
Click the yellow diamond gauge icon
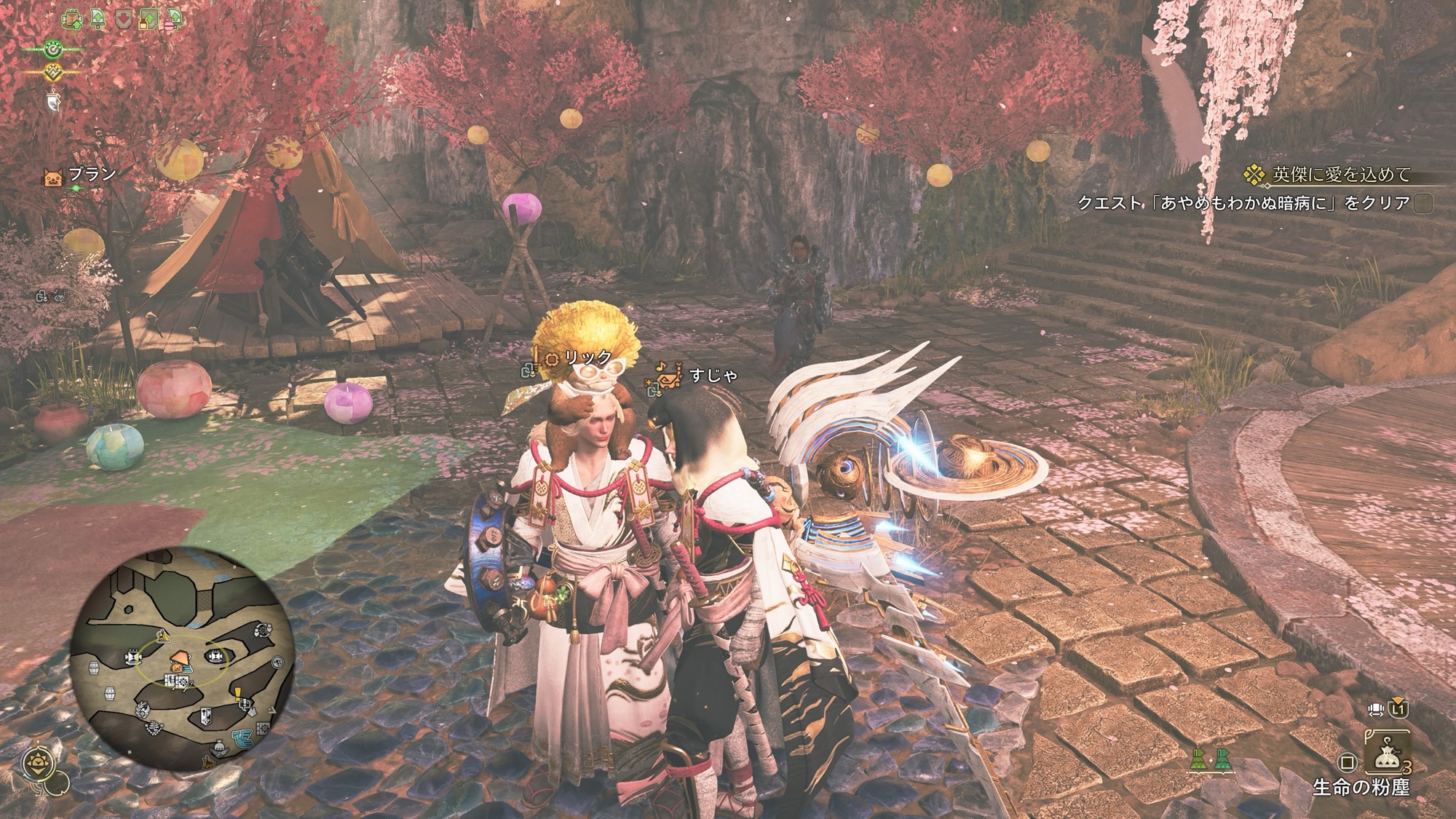[53, 72]
